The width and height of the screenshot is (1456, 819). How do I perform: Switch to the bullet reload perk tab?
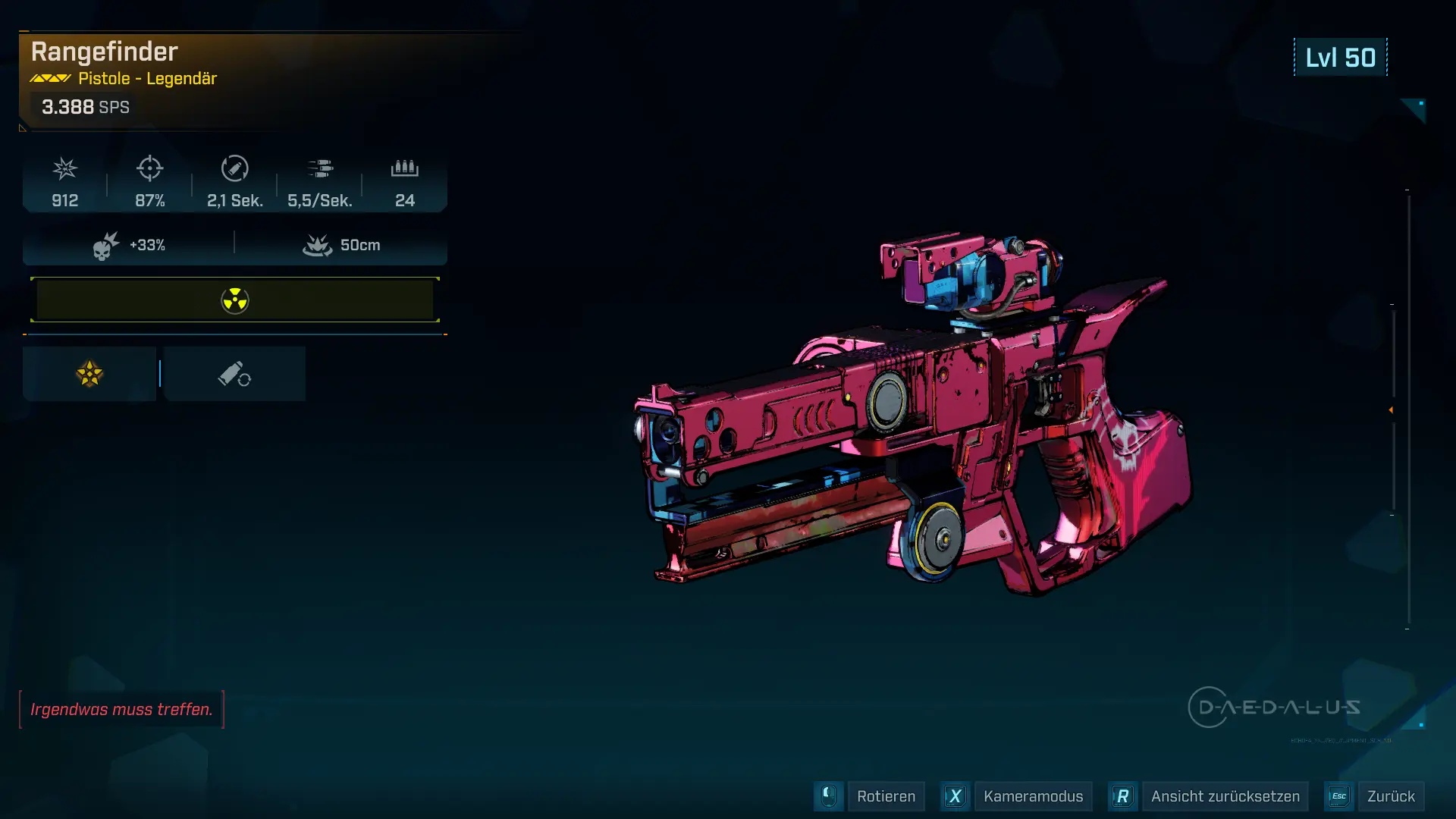(x=234, y=374)
